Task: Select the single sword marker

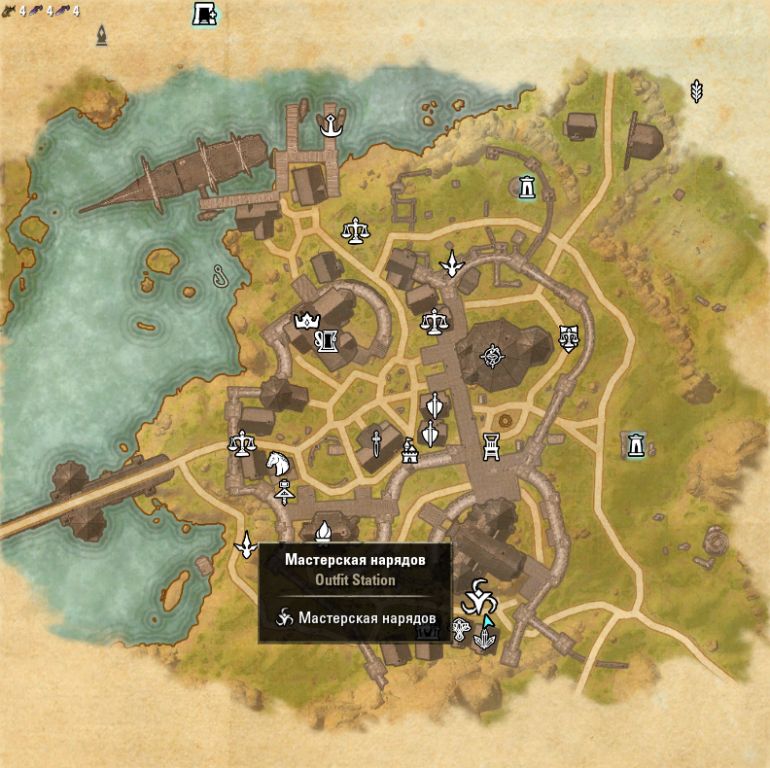Action: [x=375, y=441]
